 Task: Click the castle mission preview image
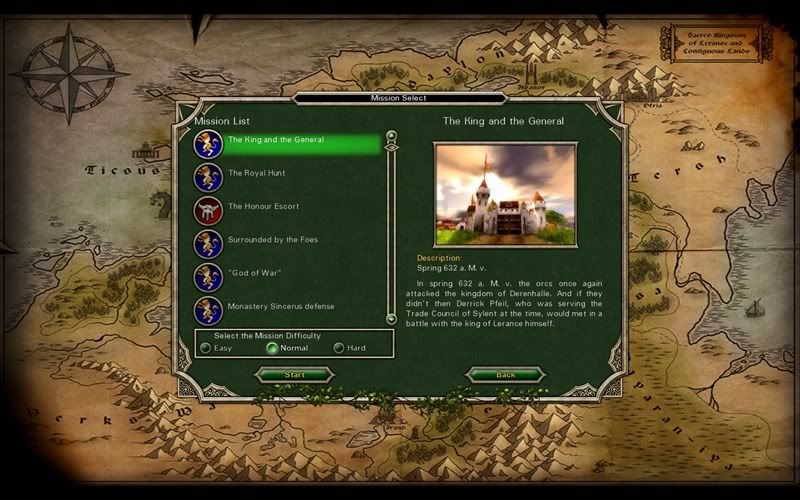[505, 193]
